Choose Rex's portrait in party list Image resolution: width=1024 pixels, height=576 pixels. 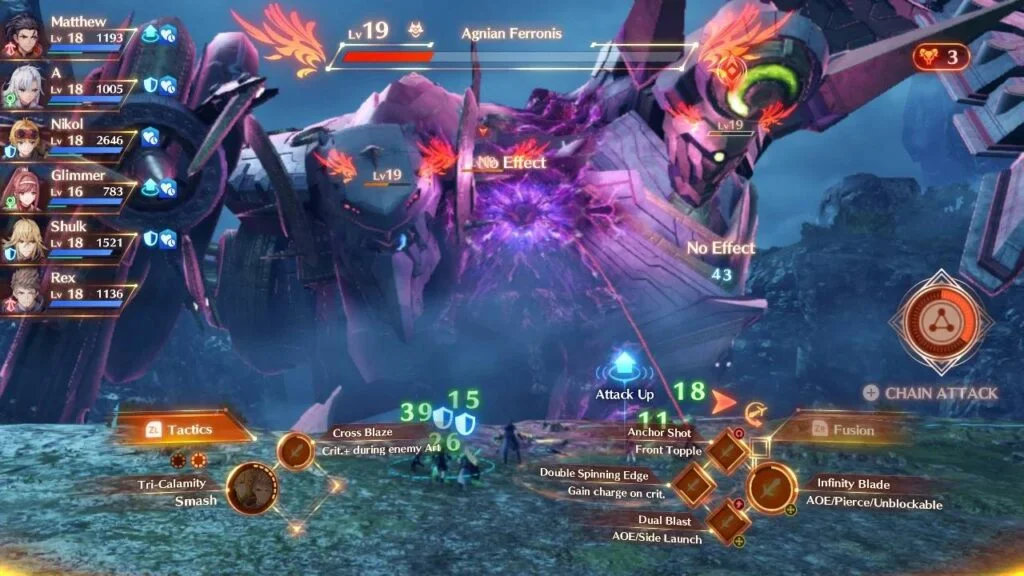22,288
